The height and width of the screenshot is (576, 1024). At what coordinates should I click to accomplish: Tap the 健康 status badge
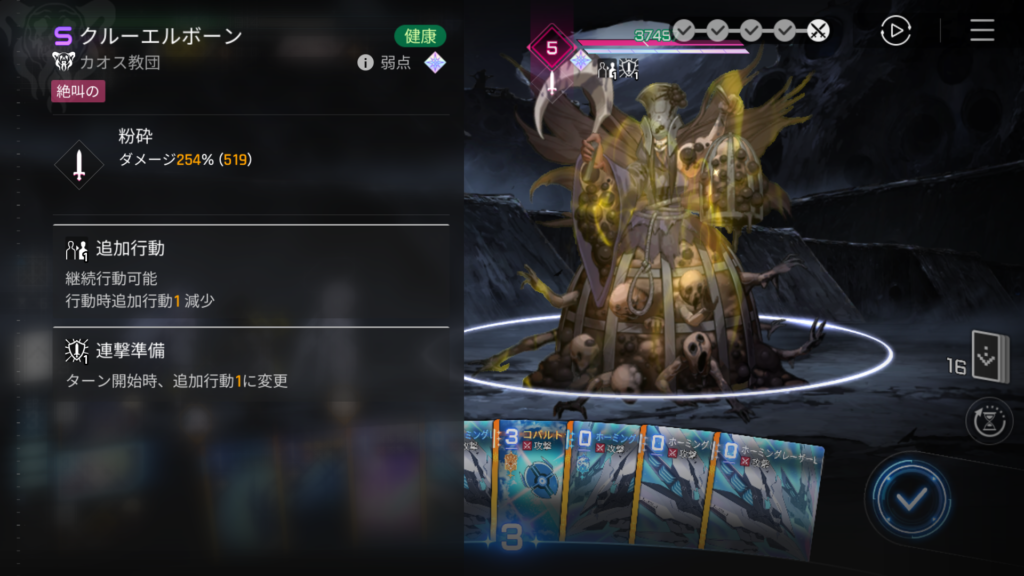420,36
